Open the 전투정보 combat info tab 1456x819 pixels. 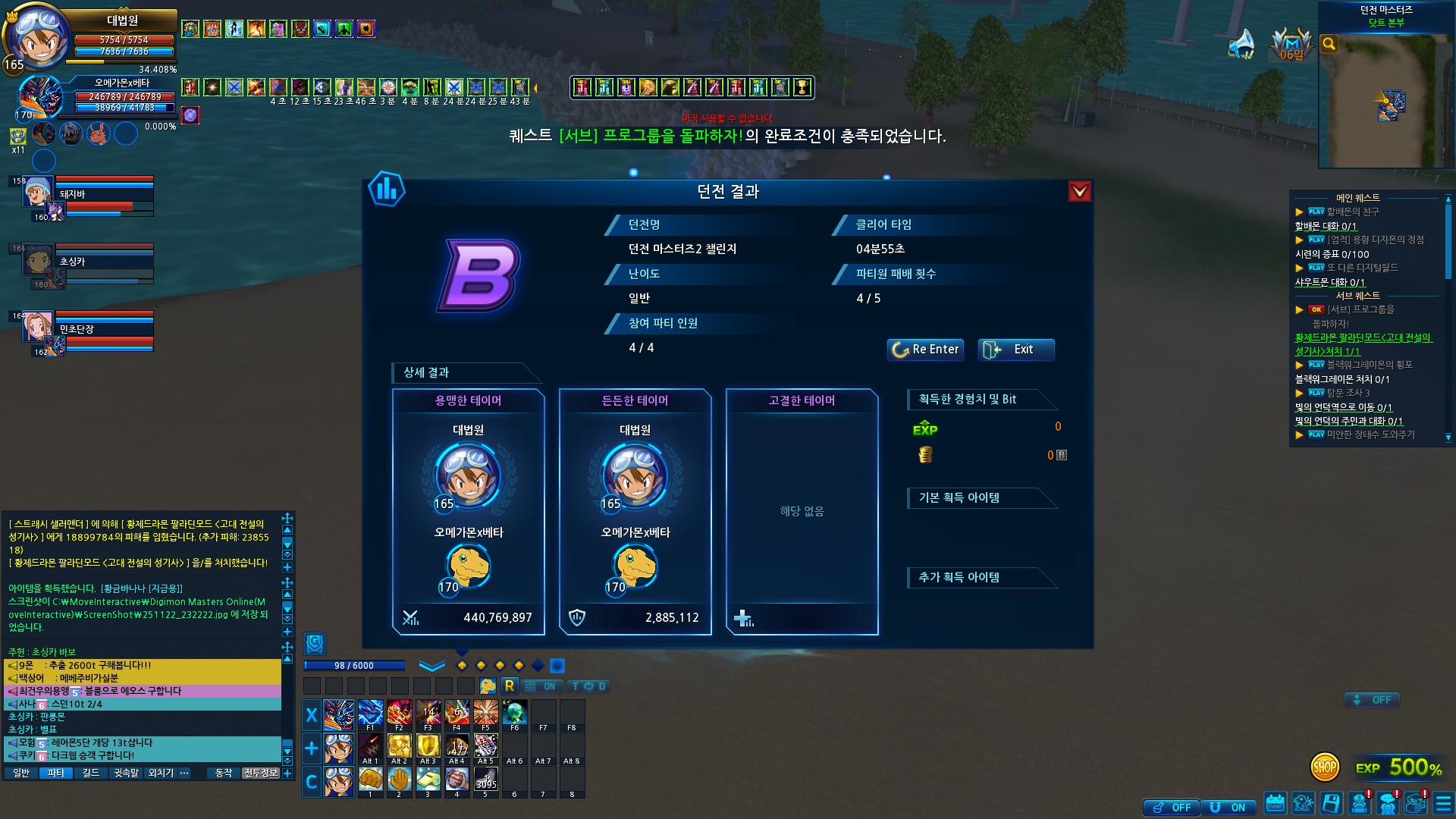click(260, 773)
